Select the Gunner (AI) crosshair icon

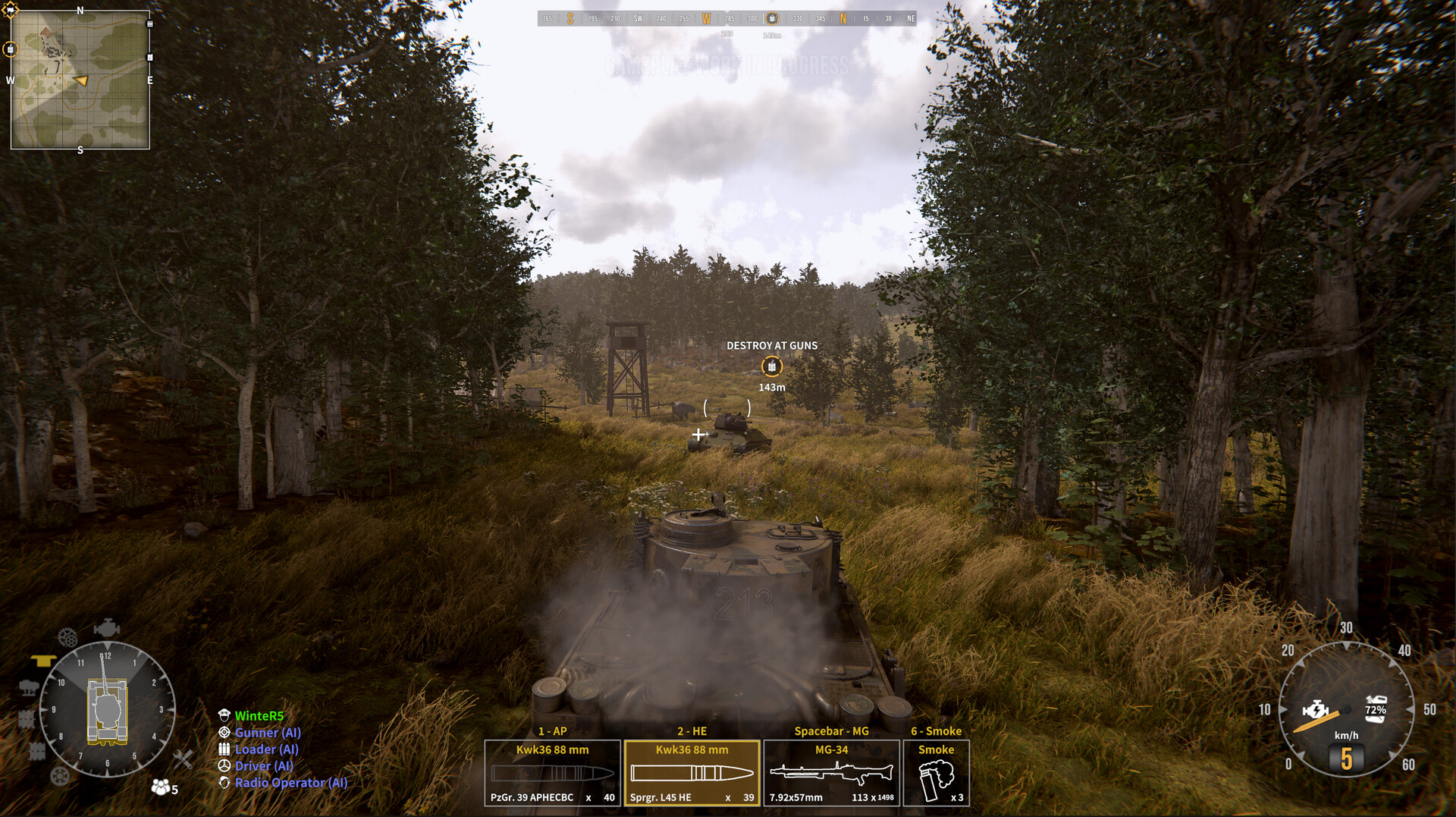[224, 733]
